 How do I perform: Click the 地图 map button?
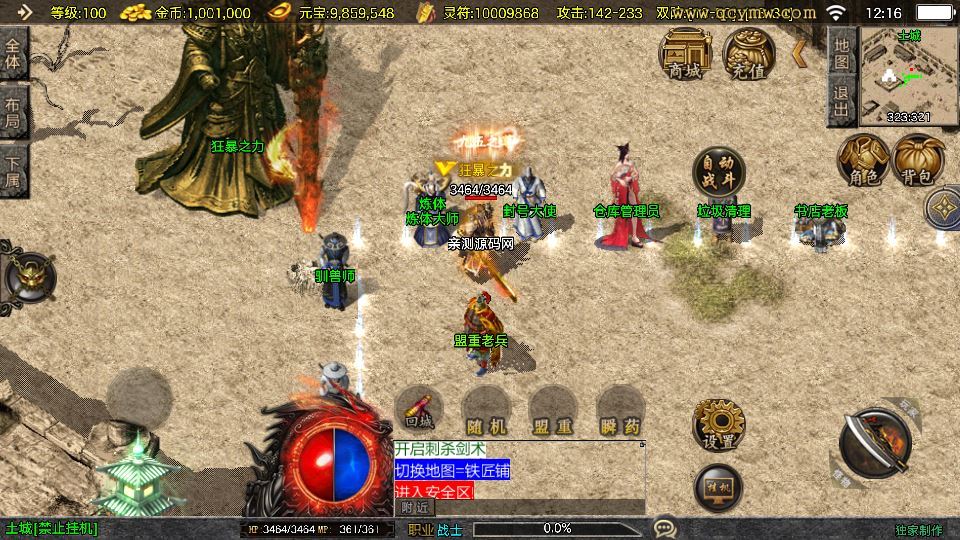(842, 53)
